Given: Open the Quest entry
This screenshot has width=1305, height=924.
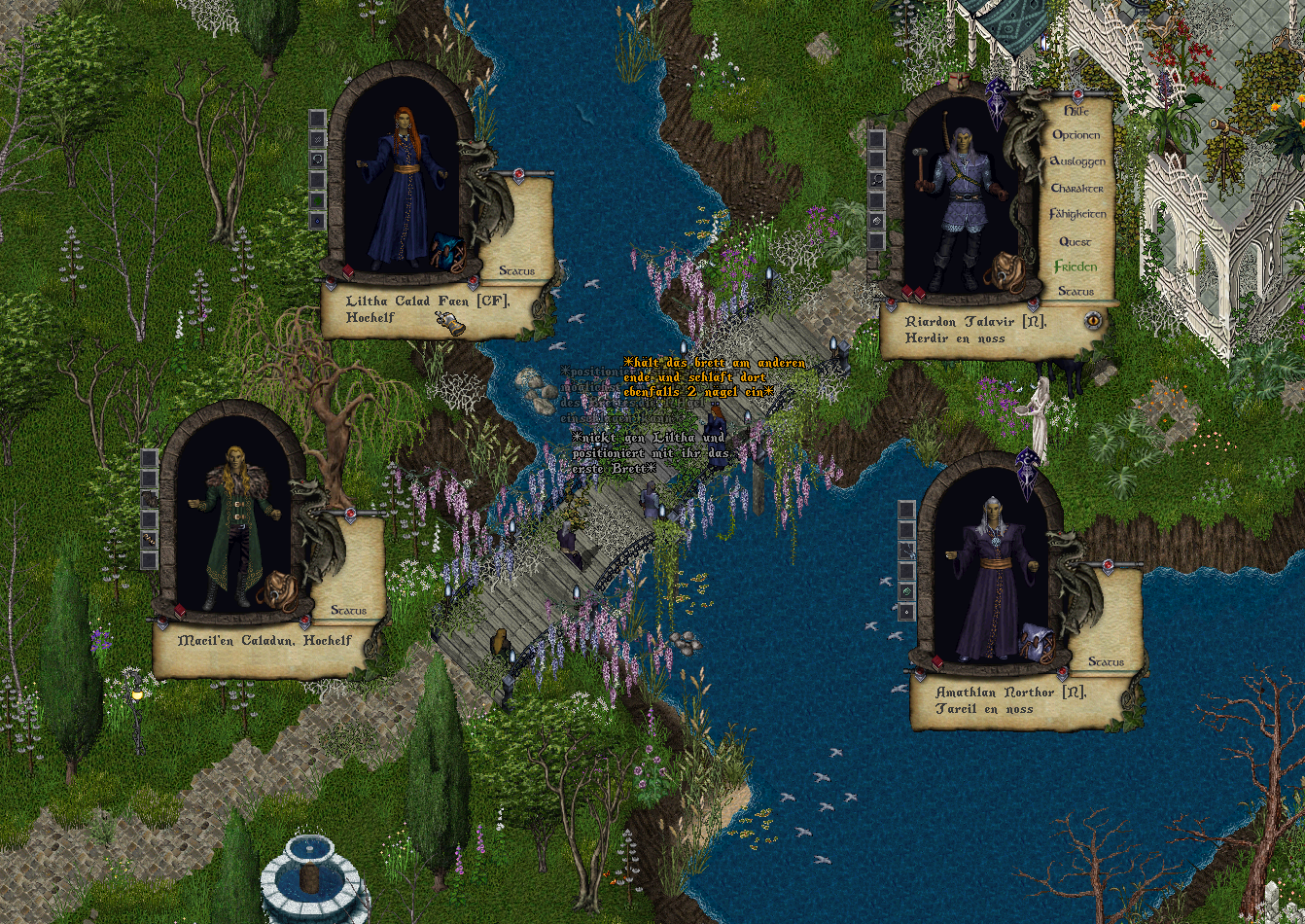Looking at the screenshot, I should 1076,241.
